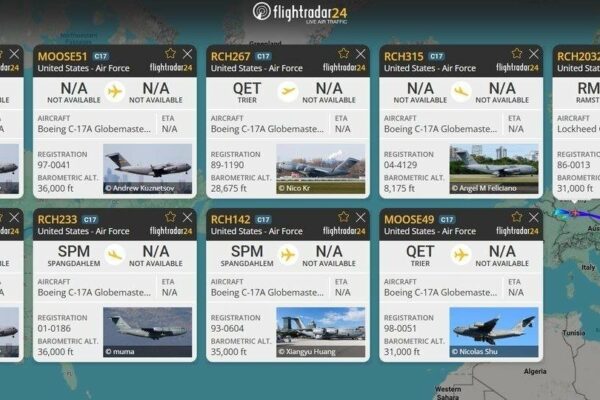Star the RCH267 flight

(x=343, y=53)
